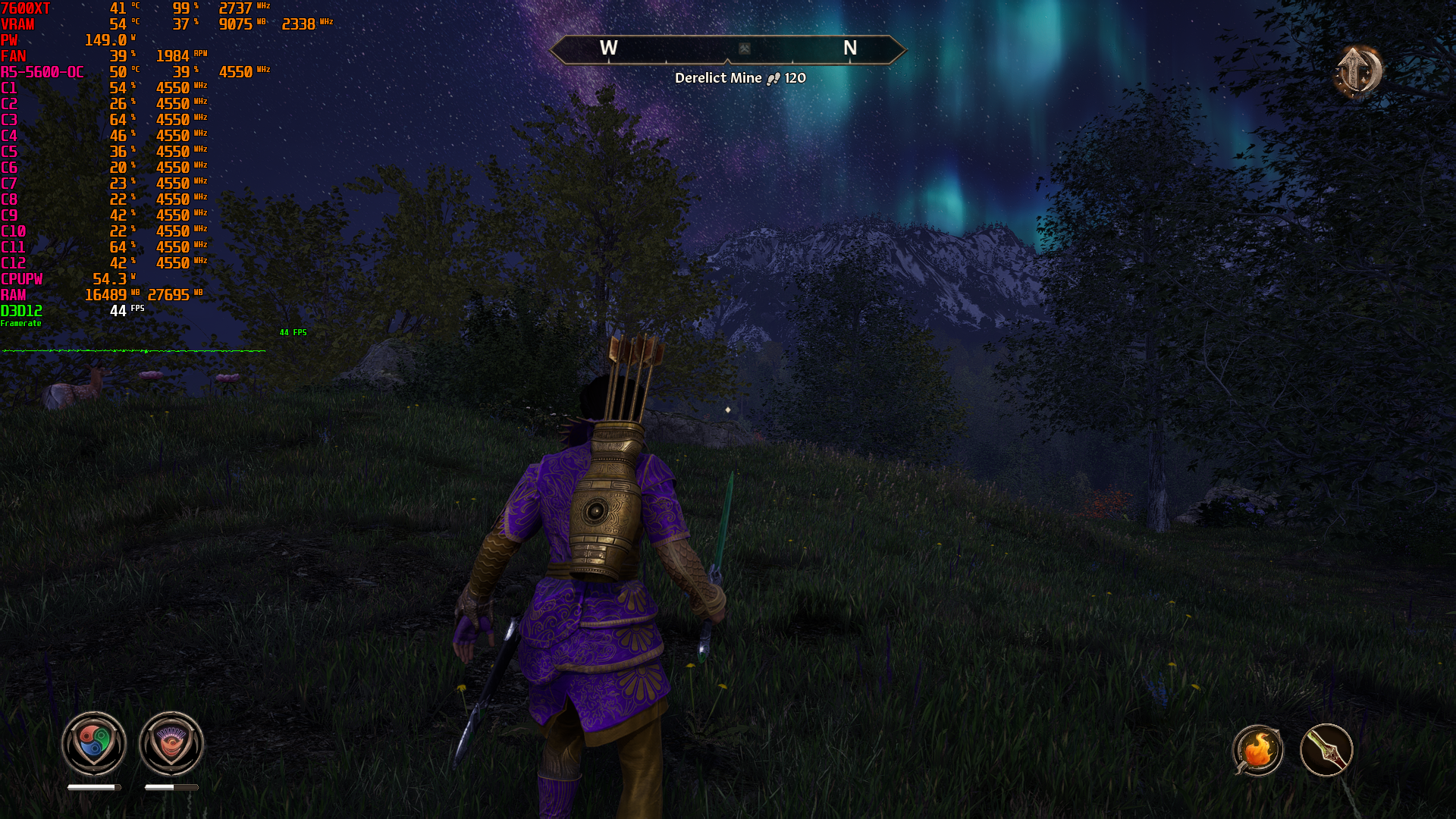The height and width of the screenshot is (819, 1456).
Task: Open the level-up arrow icon
Action: click(1357, 72)
